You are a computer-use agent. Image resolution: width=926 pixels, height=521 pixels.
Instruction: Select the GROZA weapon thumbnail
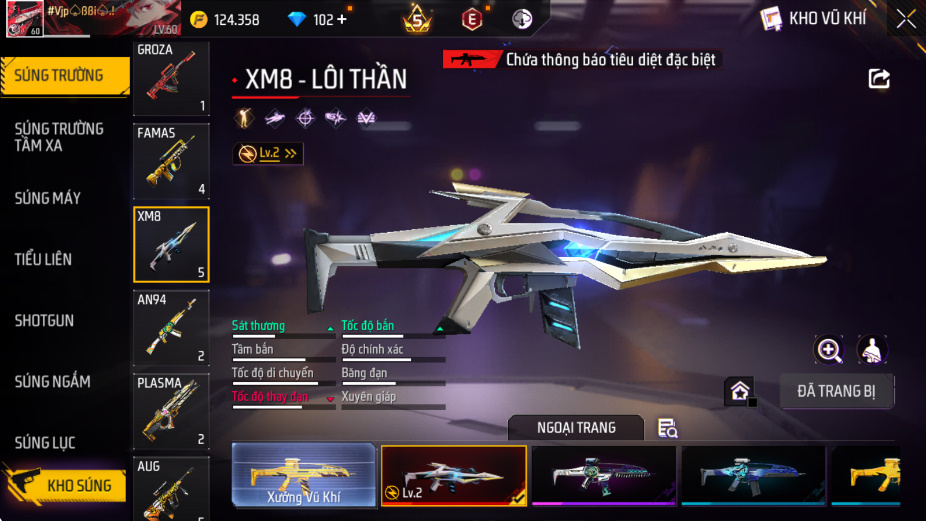point(171,78)
